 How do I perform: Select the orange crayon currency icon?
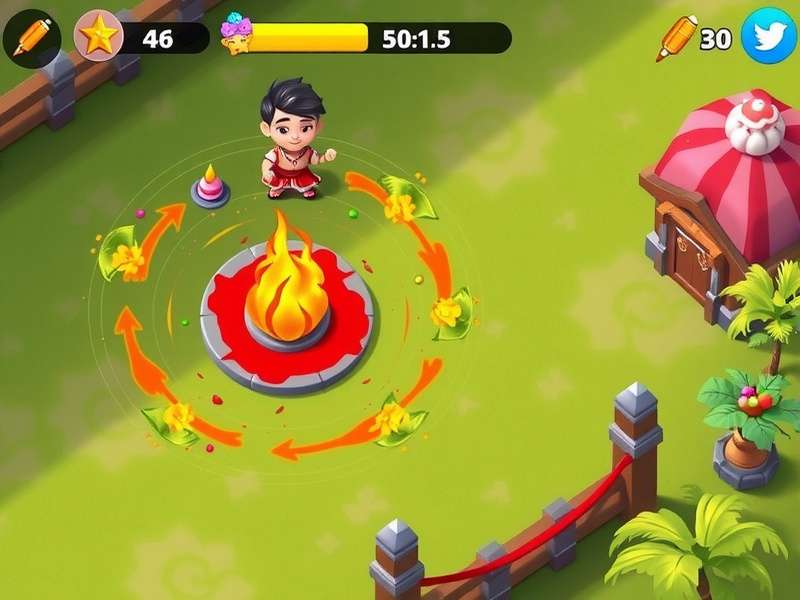tap(677, 38)
